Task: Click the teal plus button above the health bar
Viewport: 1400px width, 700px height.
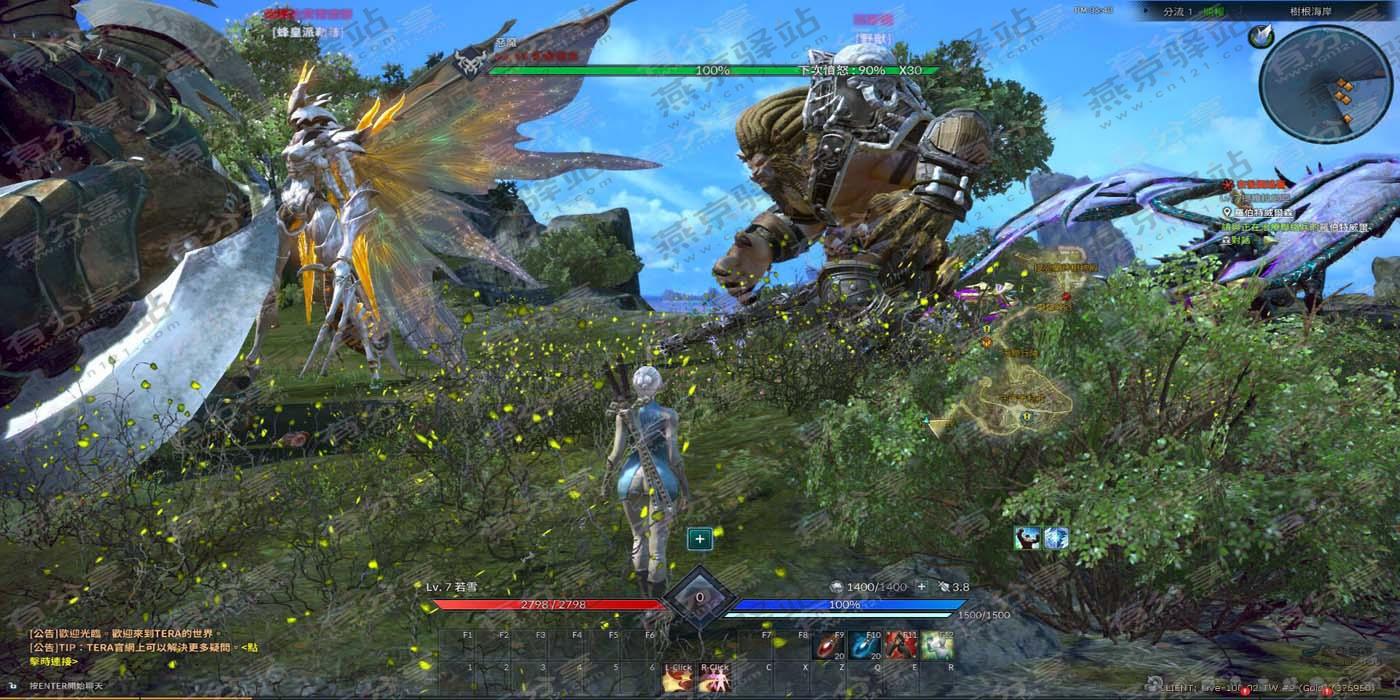Action: (700, 539)
